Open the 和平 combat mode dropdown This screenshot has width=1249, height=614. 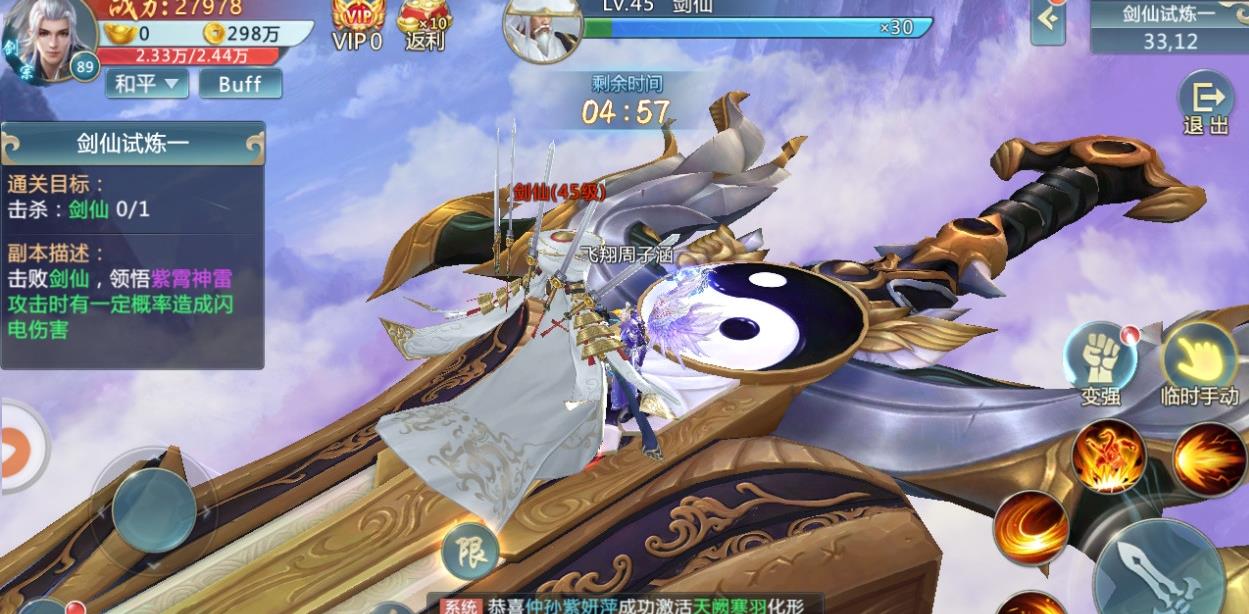point(146,84)
